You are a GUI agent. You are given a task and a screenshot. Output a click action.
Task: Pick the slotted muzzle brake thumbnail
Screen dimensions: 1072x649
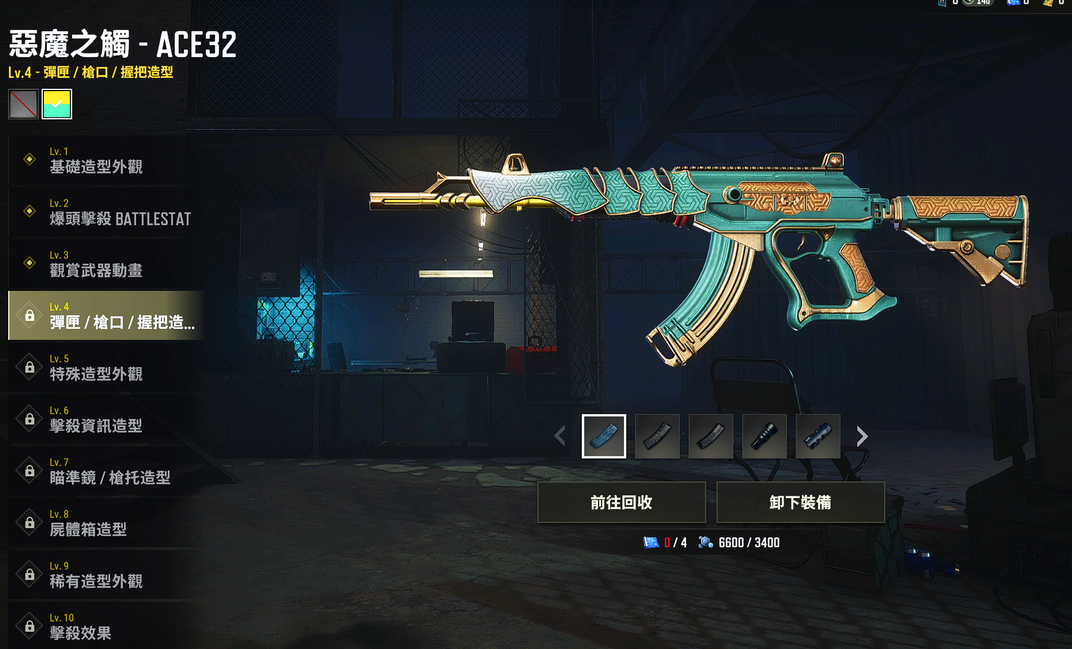818,436
